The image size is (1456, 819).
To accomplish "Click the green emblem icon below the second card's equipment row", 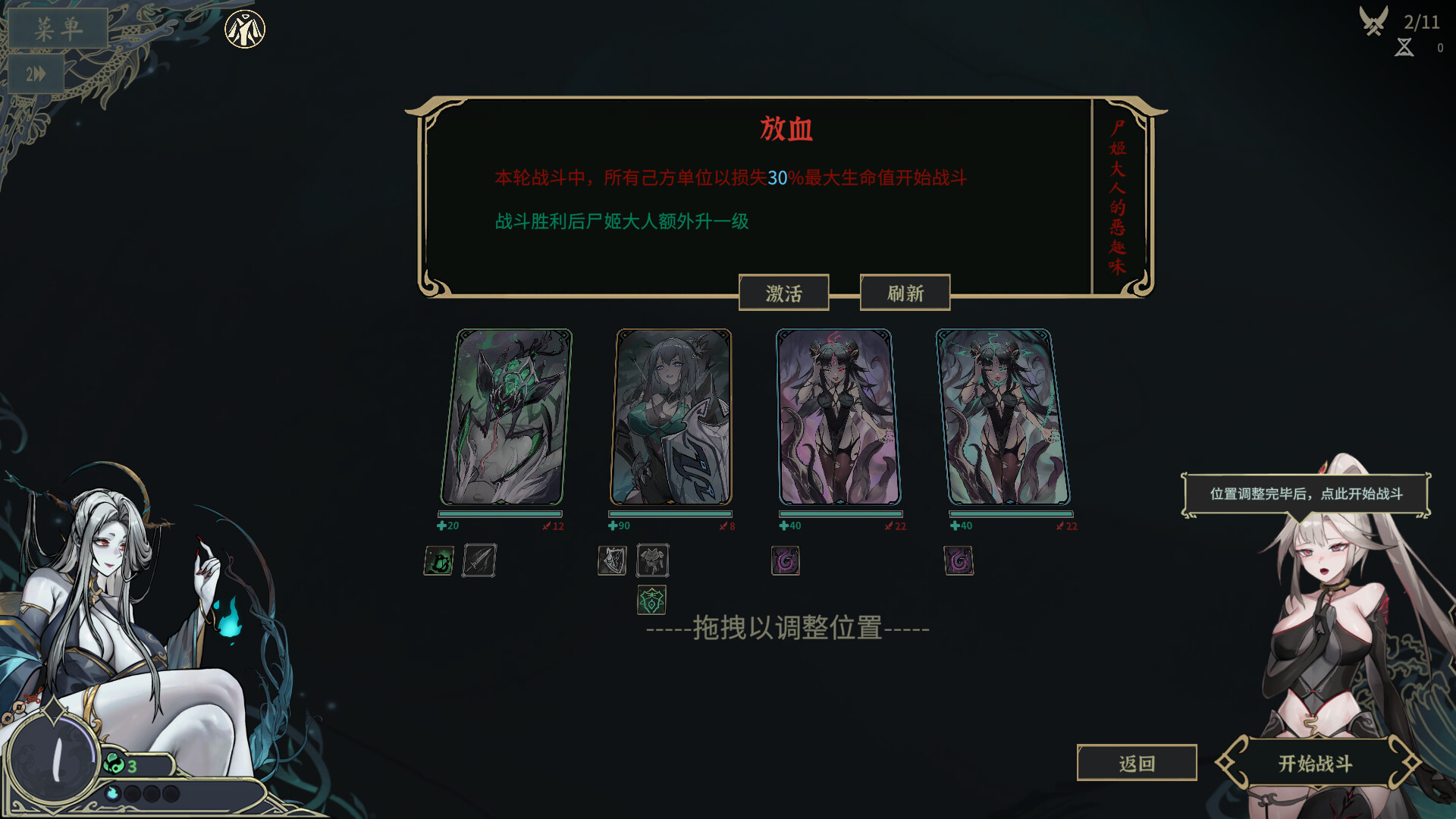I will (652, 601).
